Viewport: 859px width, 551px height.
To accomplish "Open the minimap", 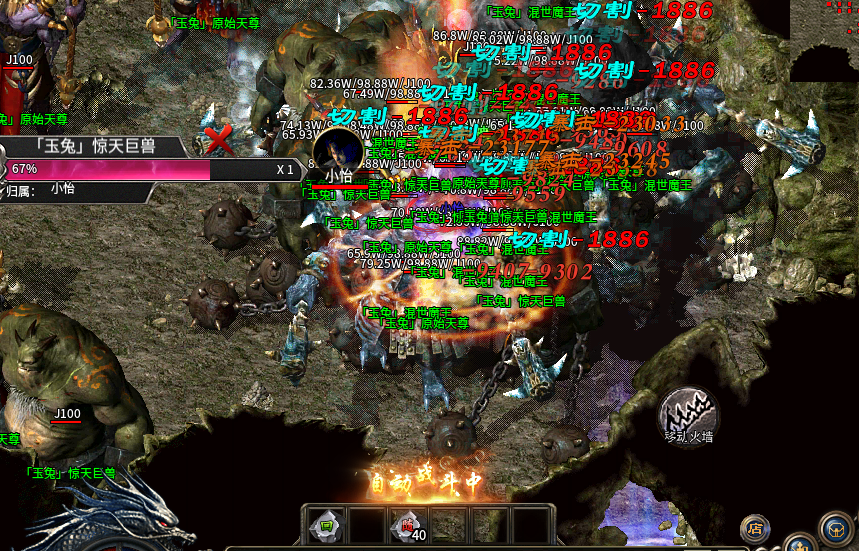I will (x=823, y=41).
